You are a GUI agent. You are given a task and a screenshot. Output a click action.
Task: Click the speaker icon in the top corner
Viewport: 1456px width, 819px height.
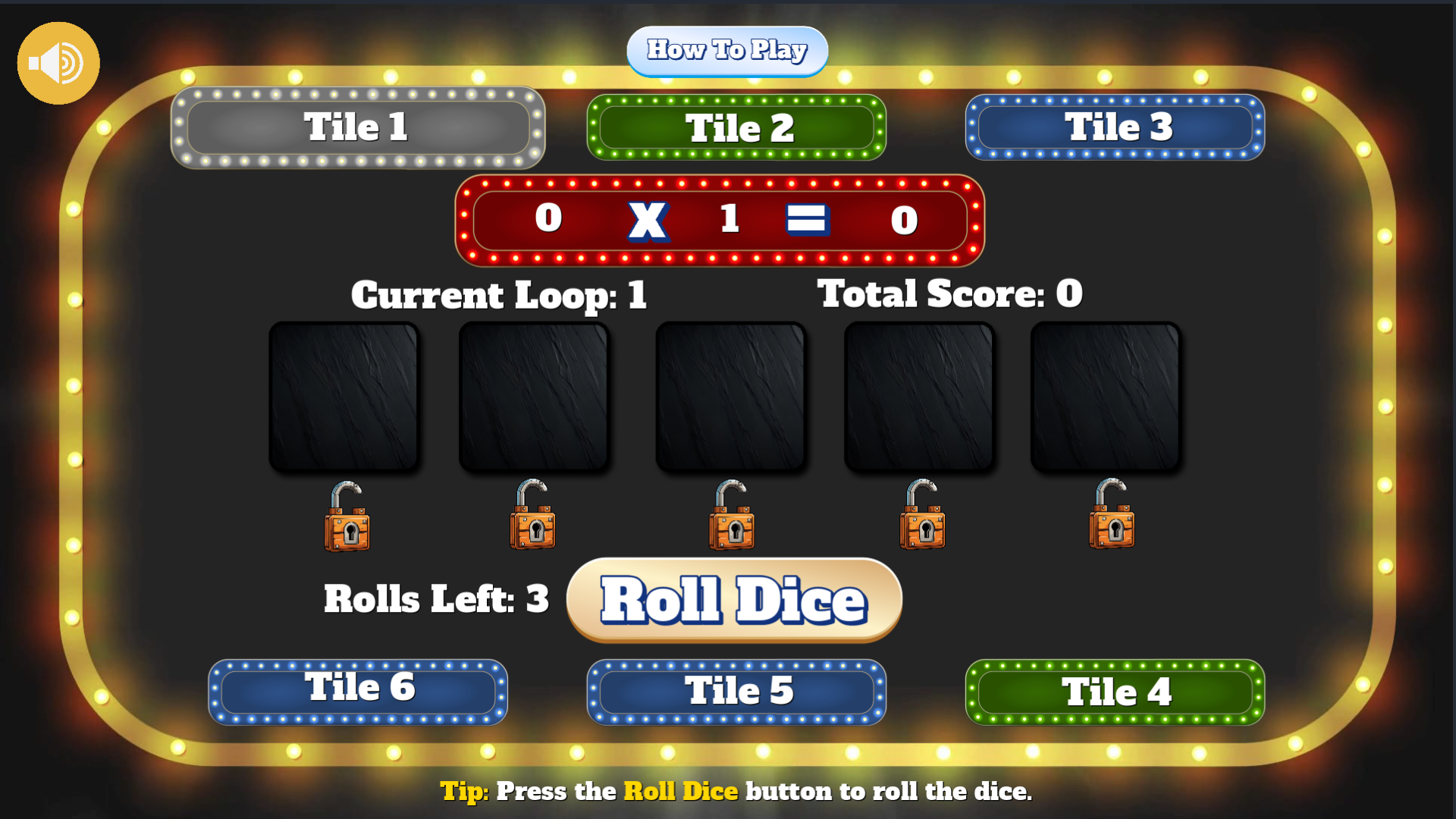(x=58, y=62)
